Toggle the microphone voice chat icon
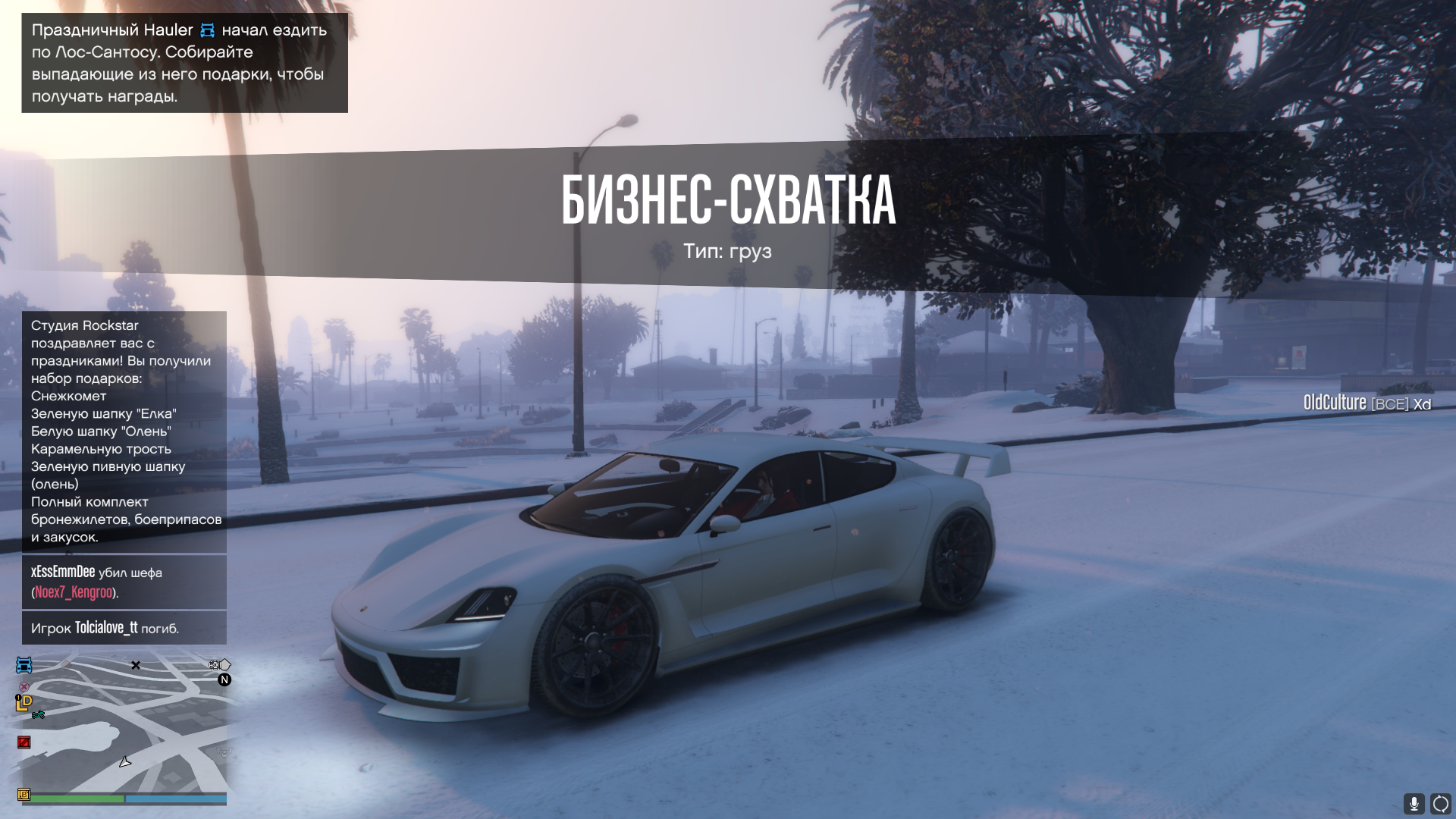Viewport: 1456px width, 819px height. 1414,803
